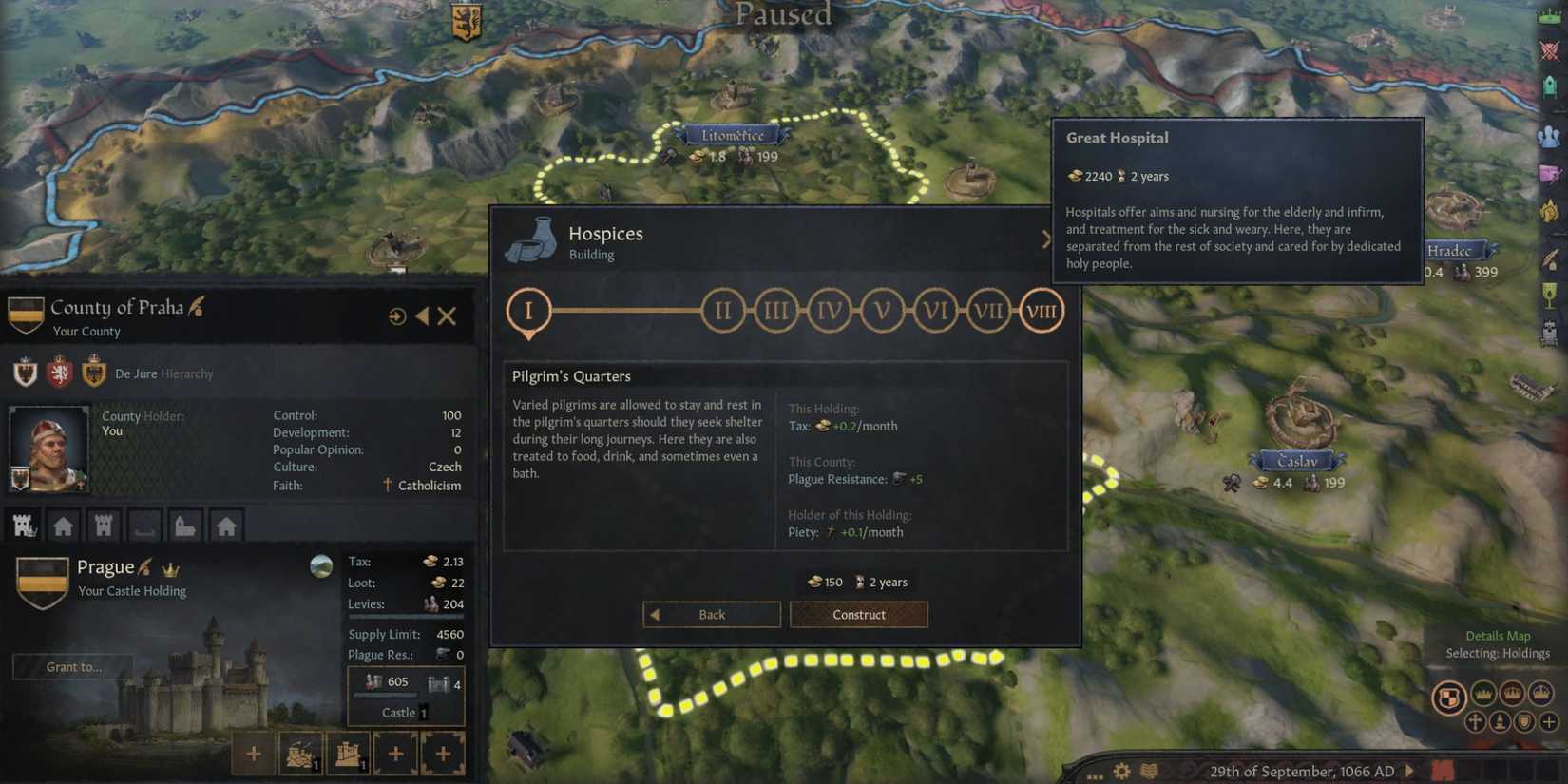Open the Encyclopedia via book icon

coord(1148,770)
